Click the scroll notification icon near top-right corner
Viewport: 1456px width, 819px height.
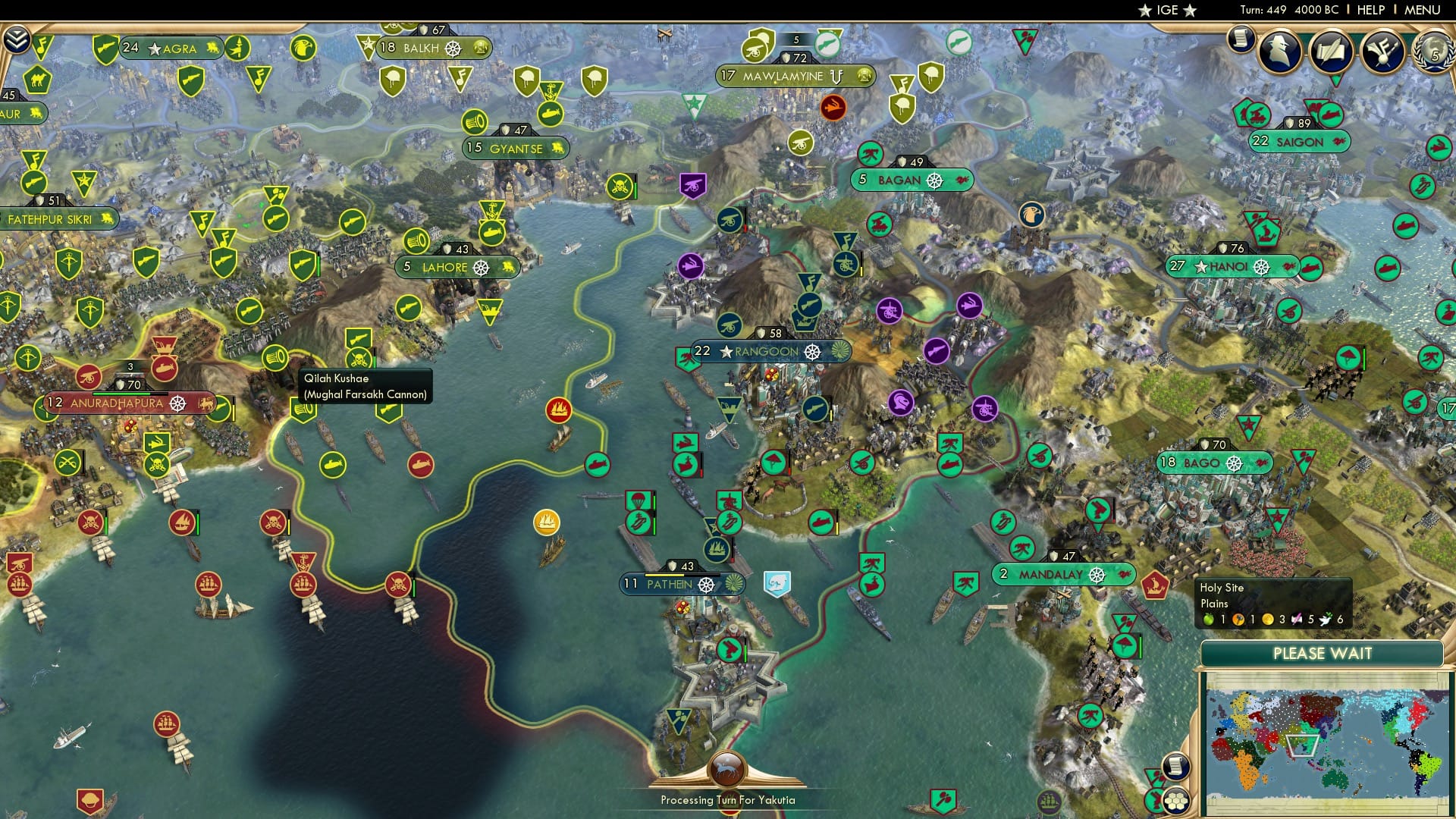pyautogui.click(x=1242, y=39)
